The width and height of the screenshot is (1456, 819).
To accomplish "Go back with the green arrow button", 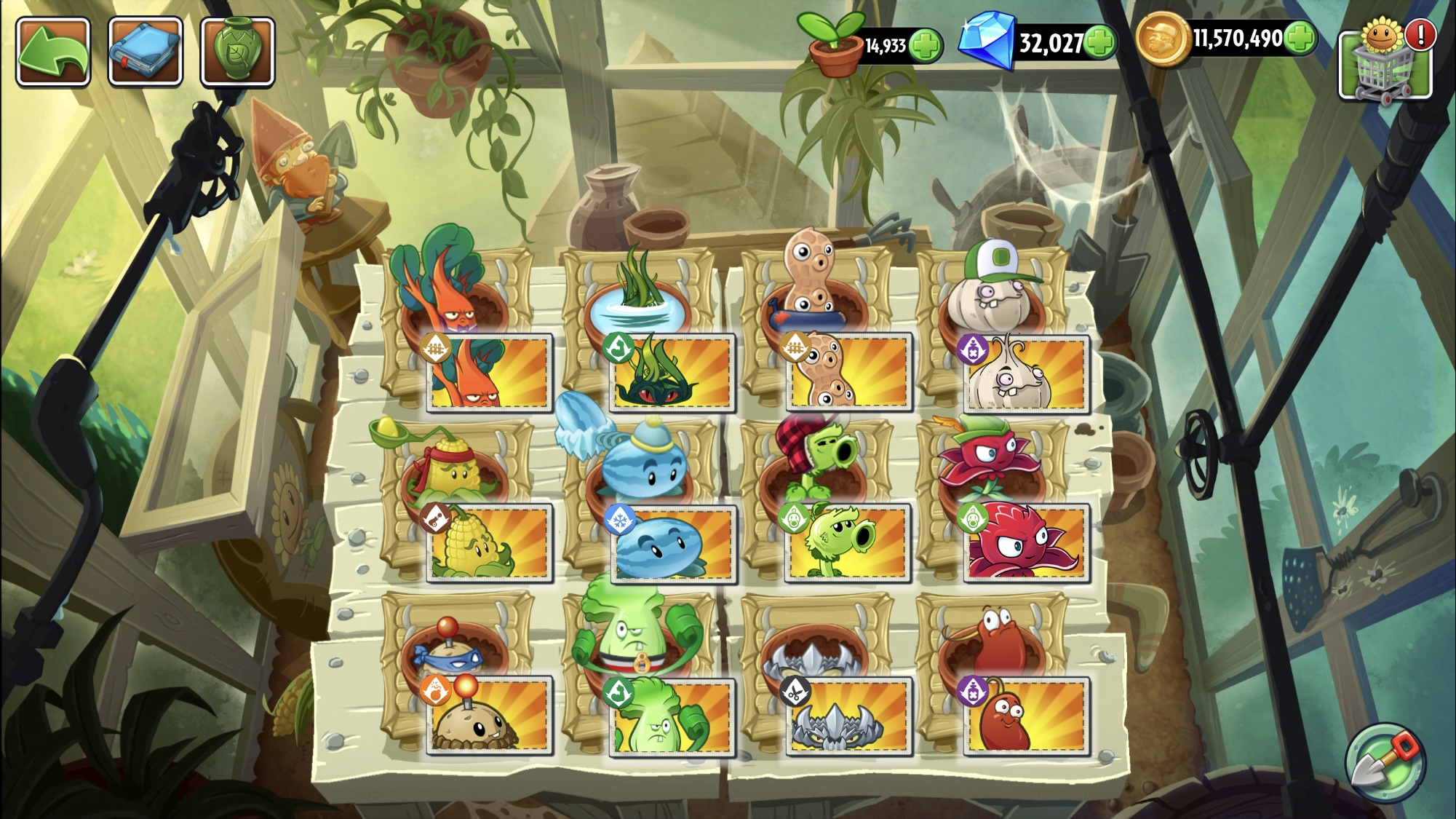I will (53, 52).
